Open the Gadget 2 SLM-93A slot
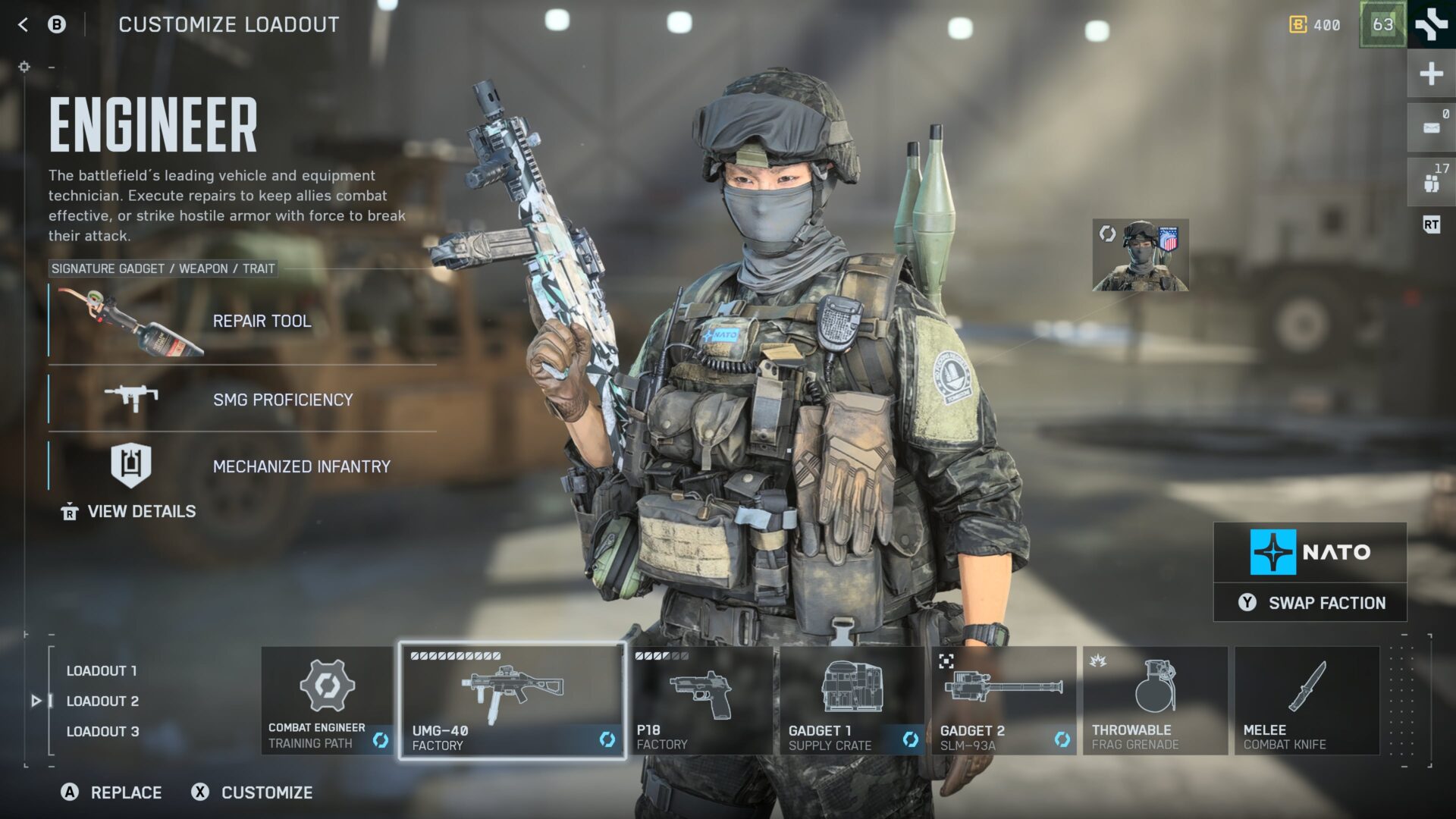The height and width of the screenshot is (819, 1456). pyautogui.click(x=1004, y=701)
